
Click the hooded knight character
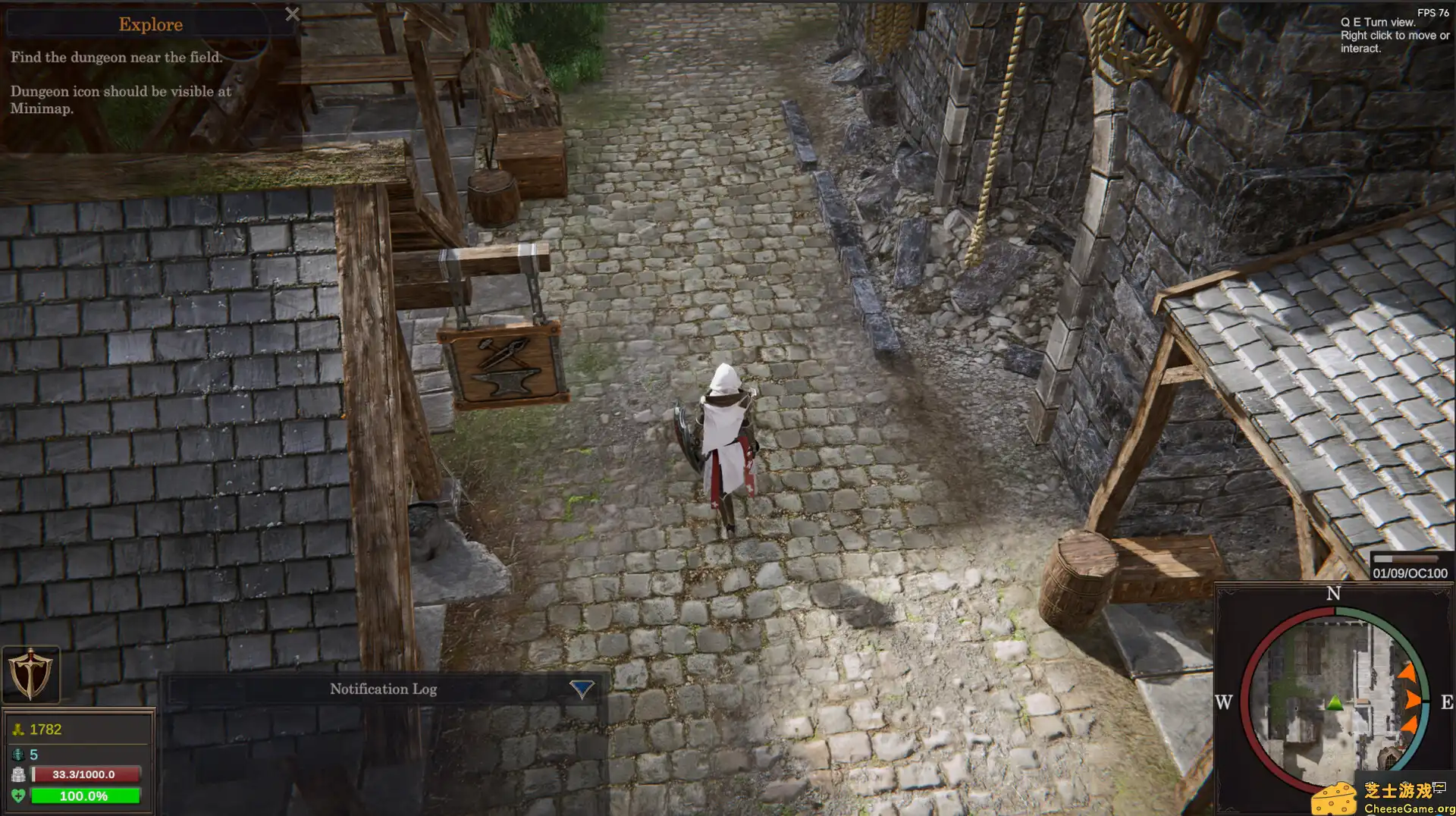pos(726,432)
